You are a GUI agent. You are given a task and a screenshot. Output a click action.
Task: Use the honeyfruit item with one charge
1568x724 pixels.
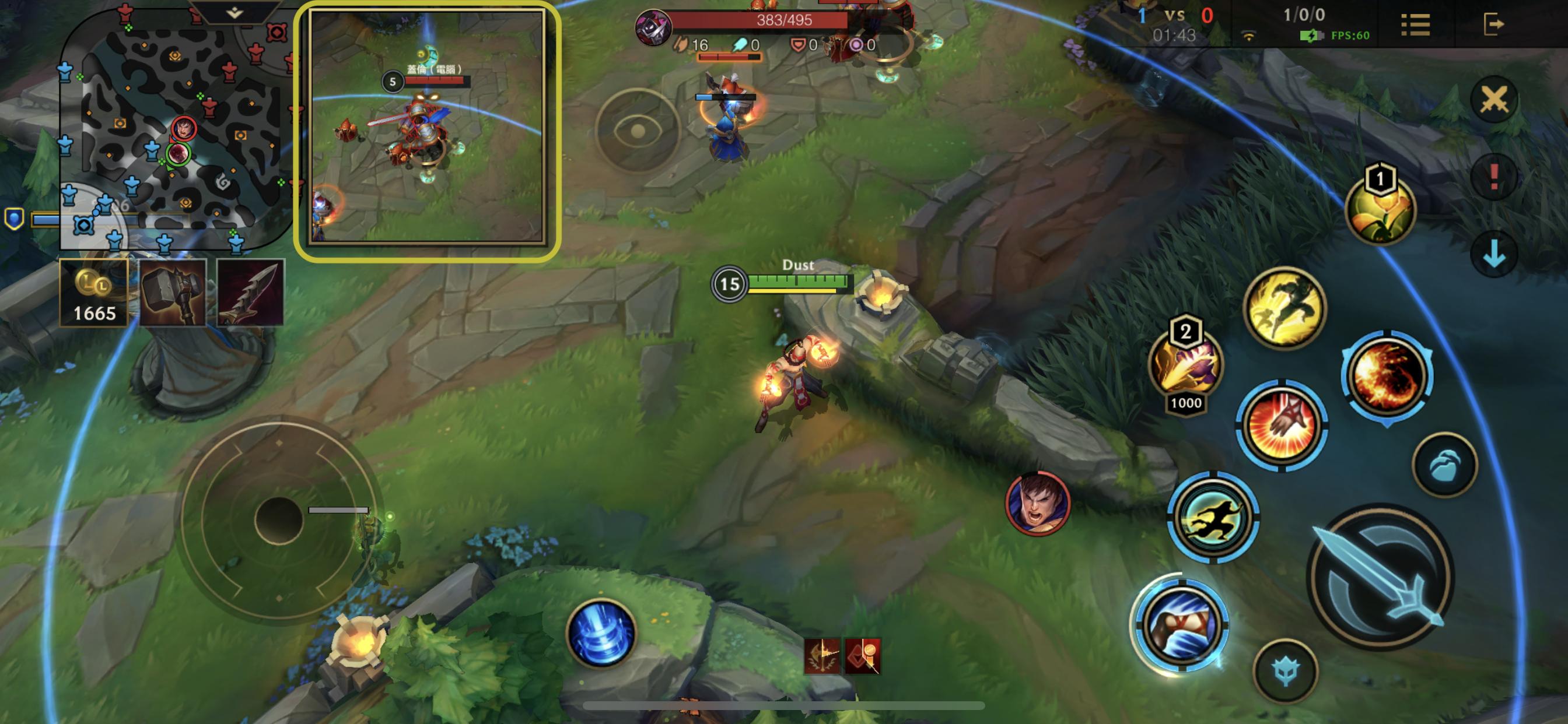(1380, 210)
